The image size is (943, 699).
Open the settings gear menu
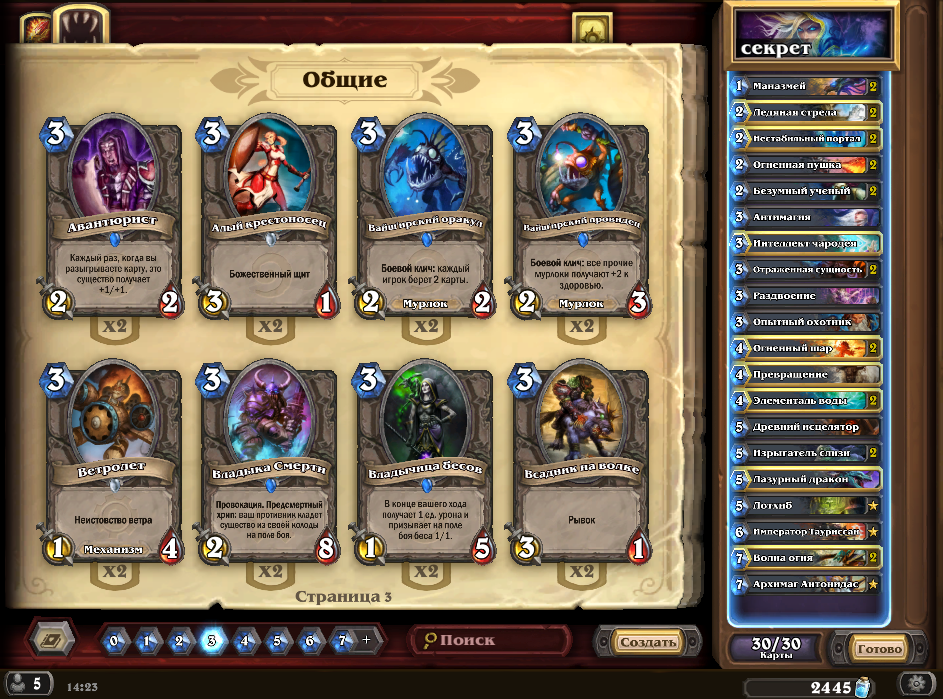pos(912,683)
